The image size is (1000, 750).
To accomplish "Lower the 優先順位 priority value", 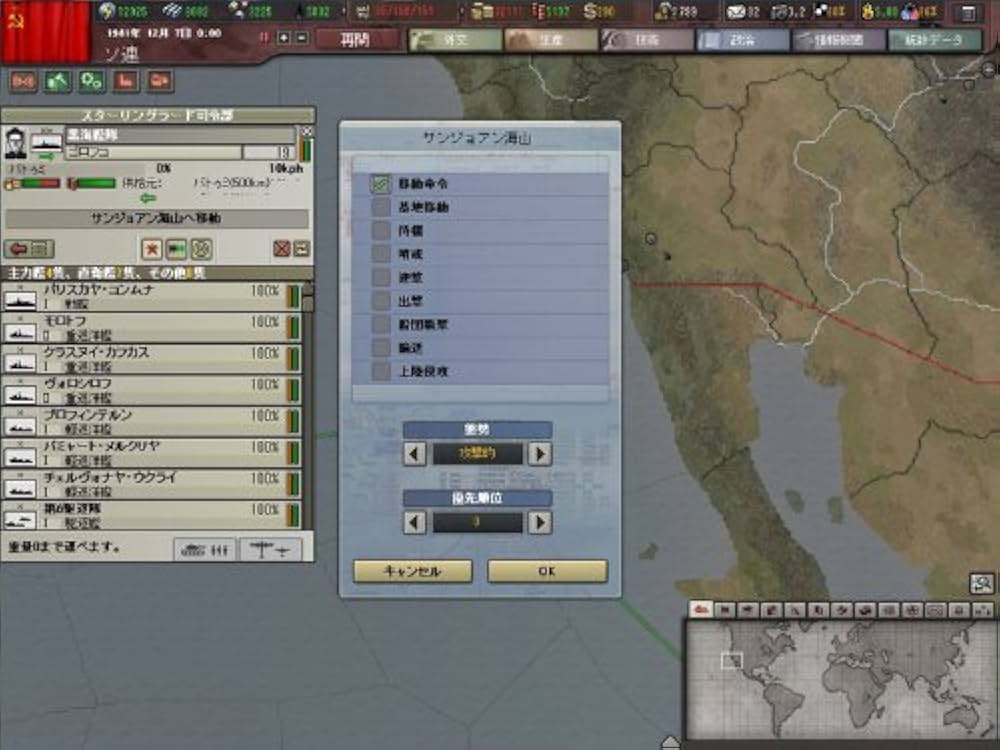I will pyautogui.click(x=415, y=522).
